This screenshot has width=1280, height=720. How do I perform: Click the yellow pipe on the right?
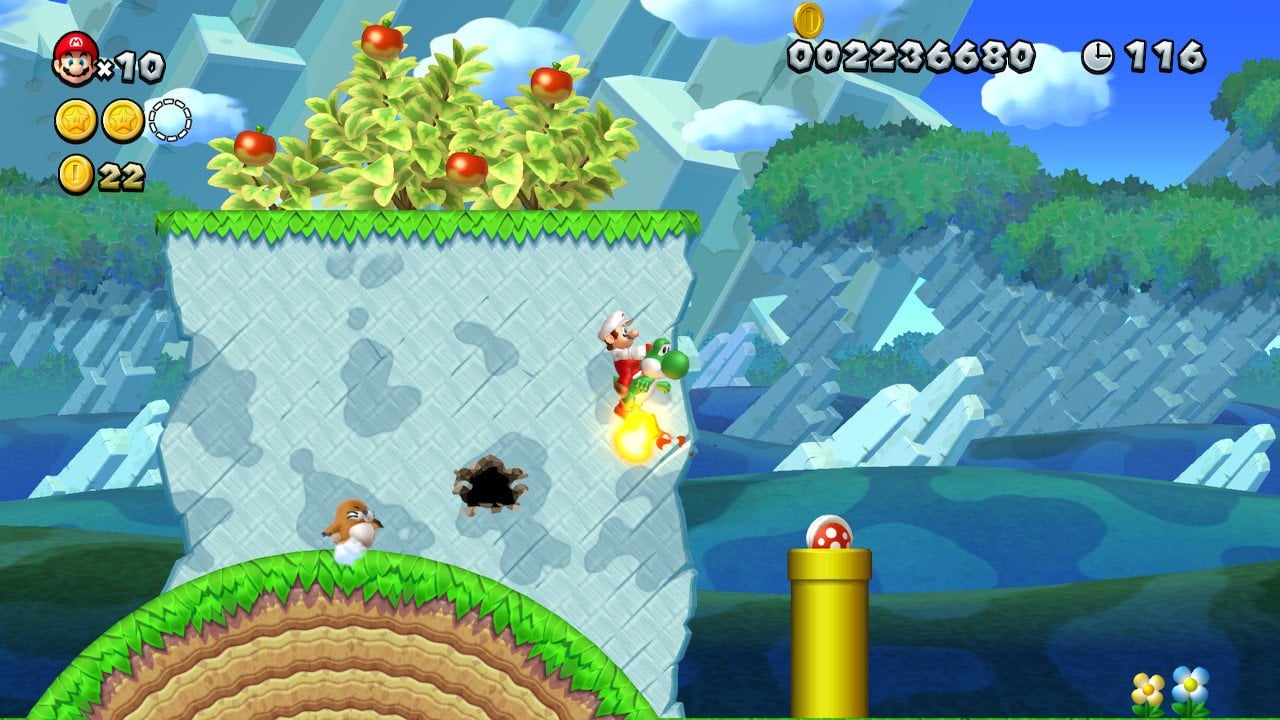coord(826,627)
